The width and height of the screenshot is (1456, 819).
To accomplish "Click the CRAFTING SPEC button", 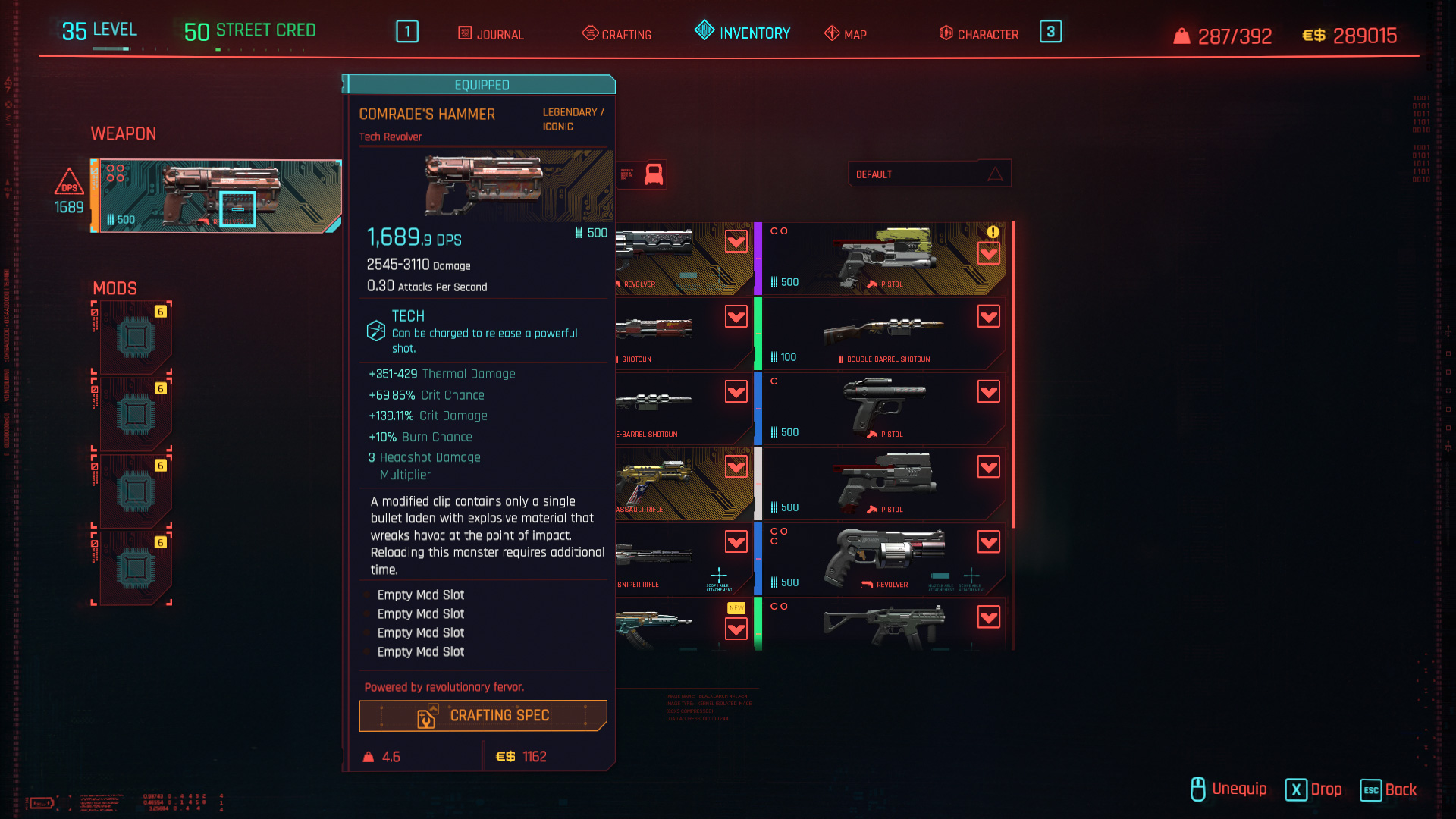I will click(483, 715).
